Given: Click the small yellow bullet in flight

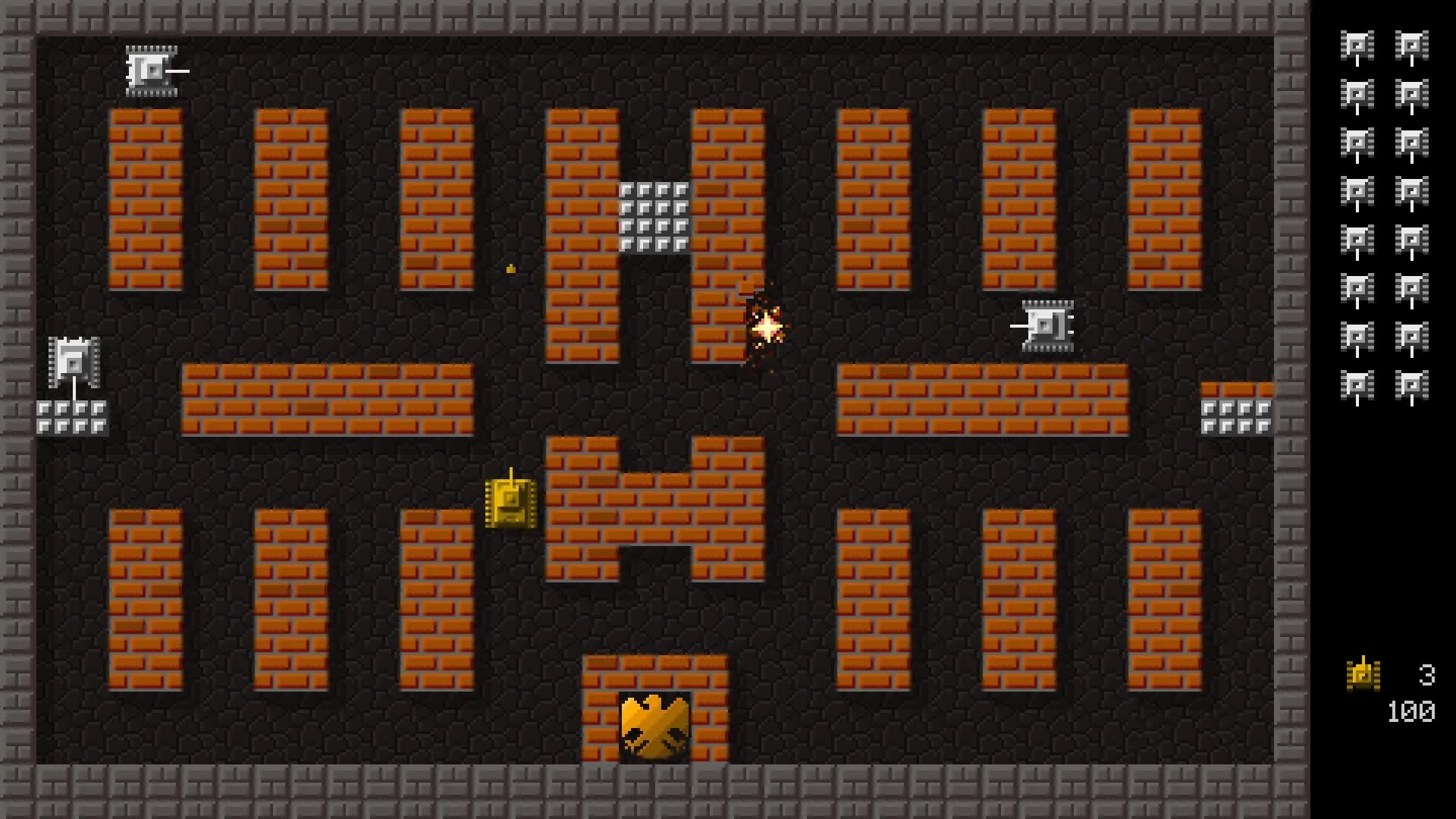Looking at the screenshot, I should coord(510,267).
